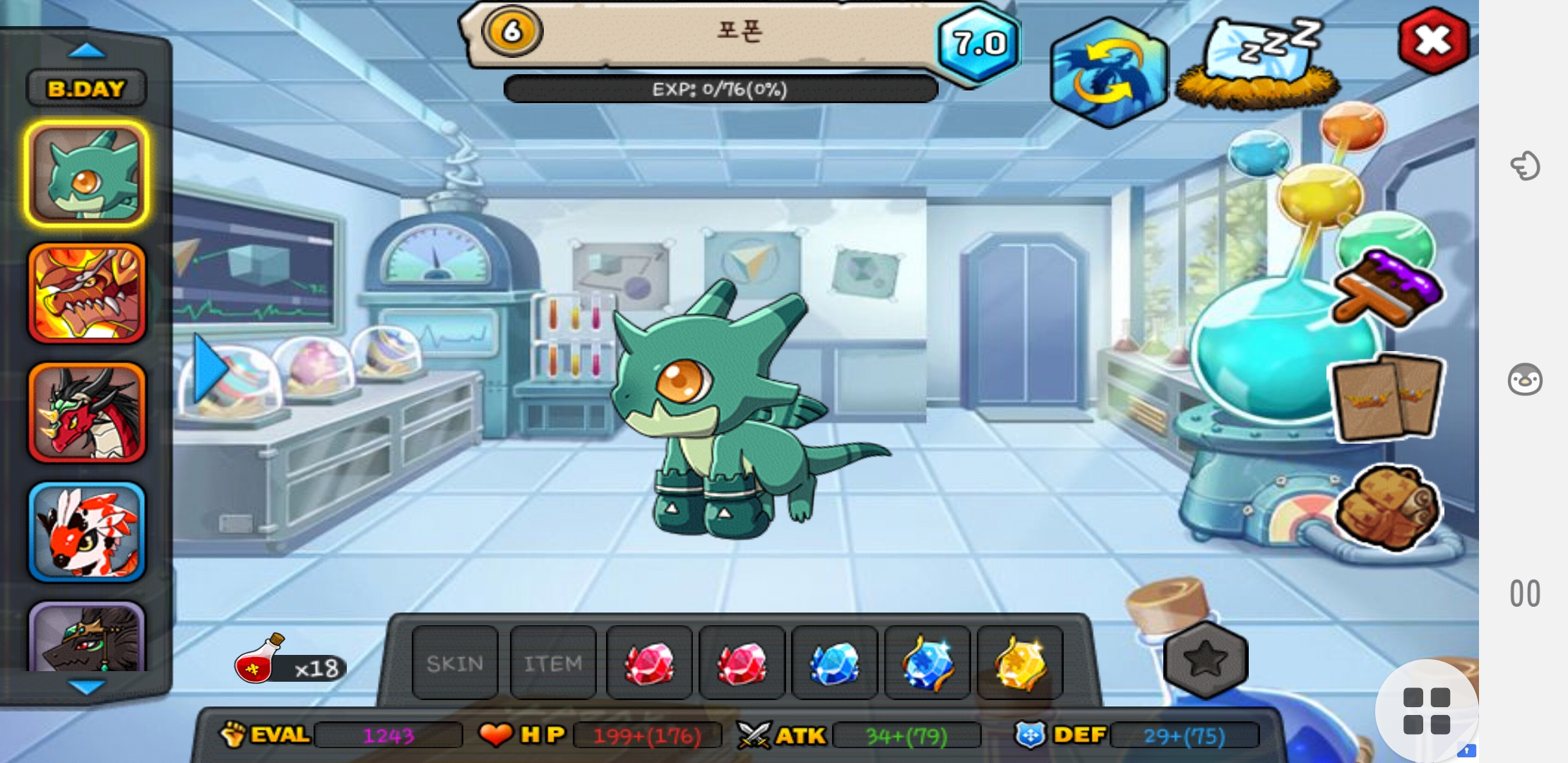The width and height of the screenshot is (1568, 763).
Task: Select the yellow gem slot
Action: [1020, 663]
